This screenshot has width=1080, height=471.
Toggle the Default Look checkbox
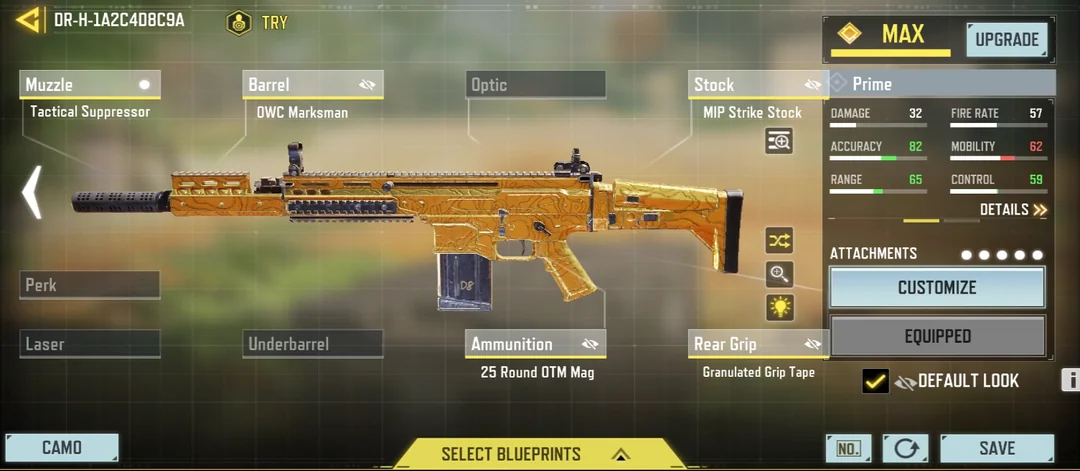875,381
